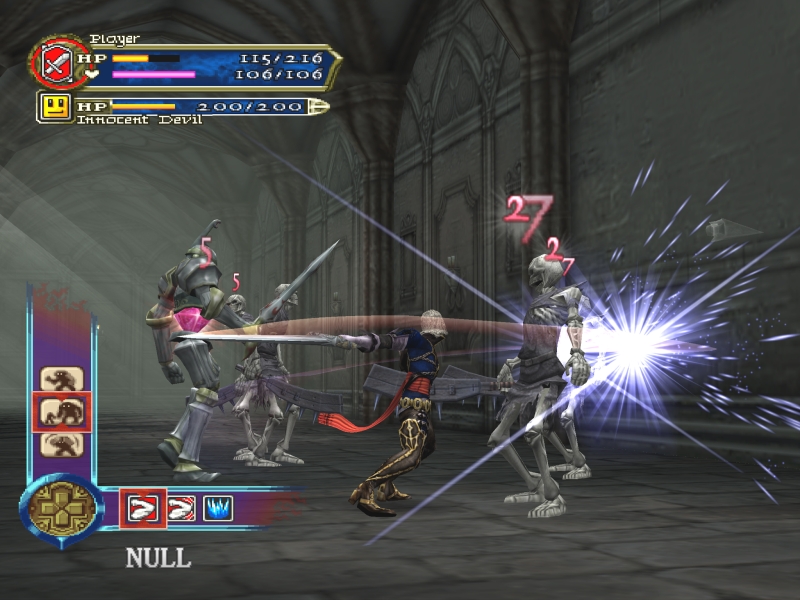Activate the blue ice spikes ability
800x600 pixels.
click(218, 507)
